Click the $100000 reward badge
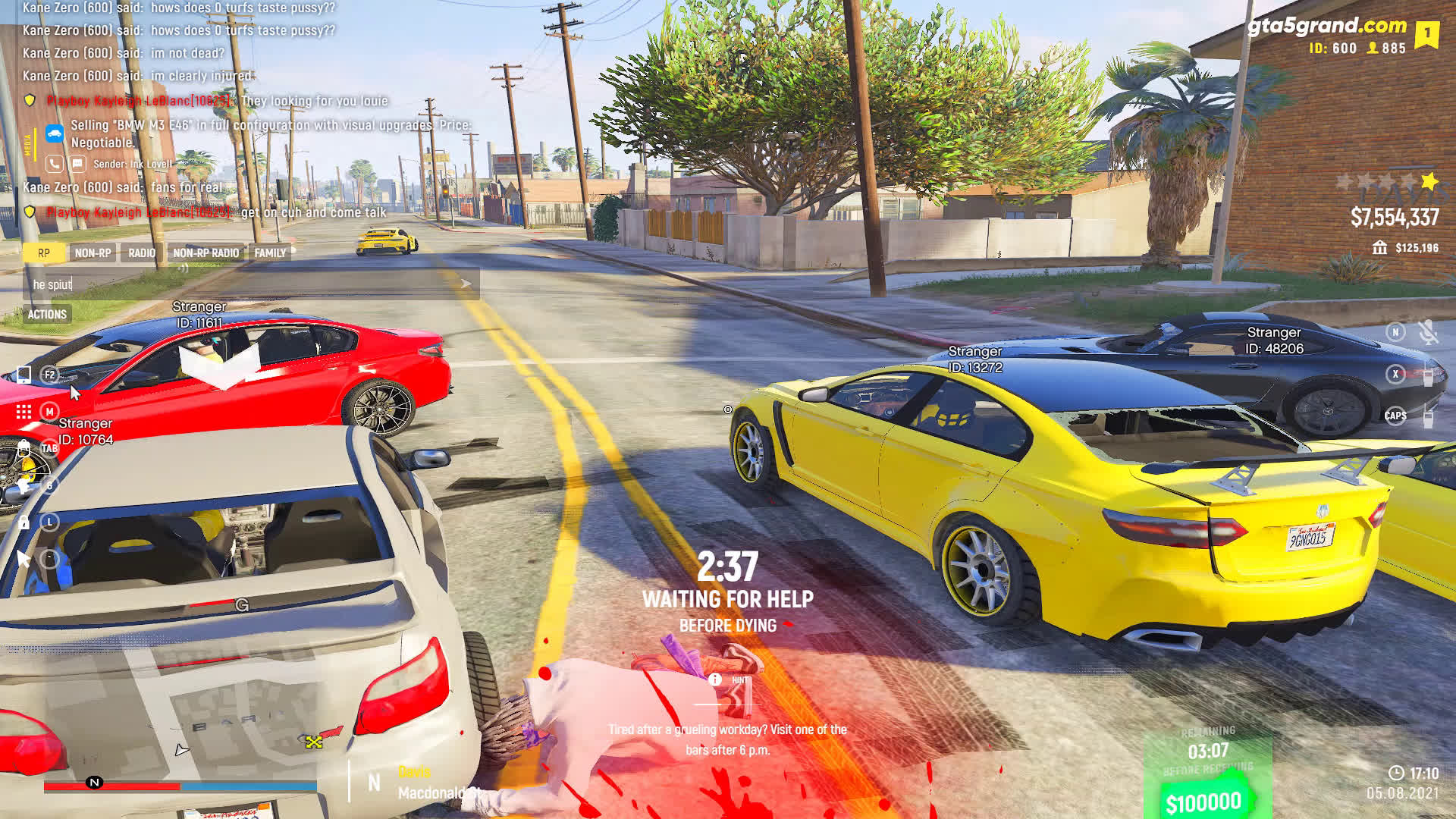This screenshot has height=819, width=1456. click(x=1203, y=802)
